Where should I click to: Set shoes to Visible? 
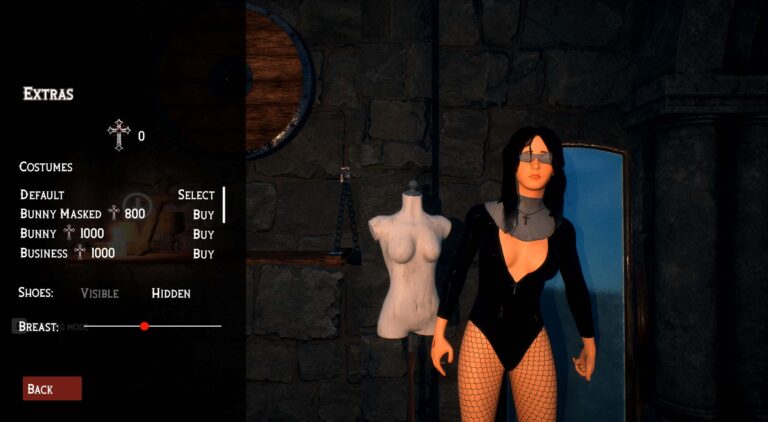(x=99, y=293)
